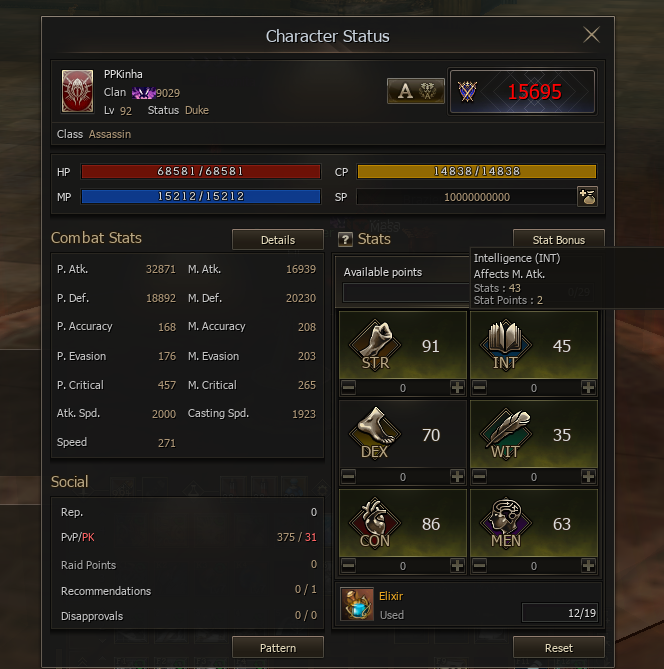Decrease CON by one point
Image resolution: width=664 pixels, height=669 pixels.
pyautogui.click(x=349, y=566)
